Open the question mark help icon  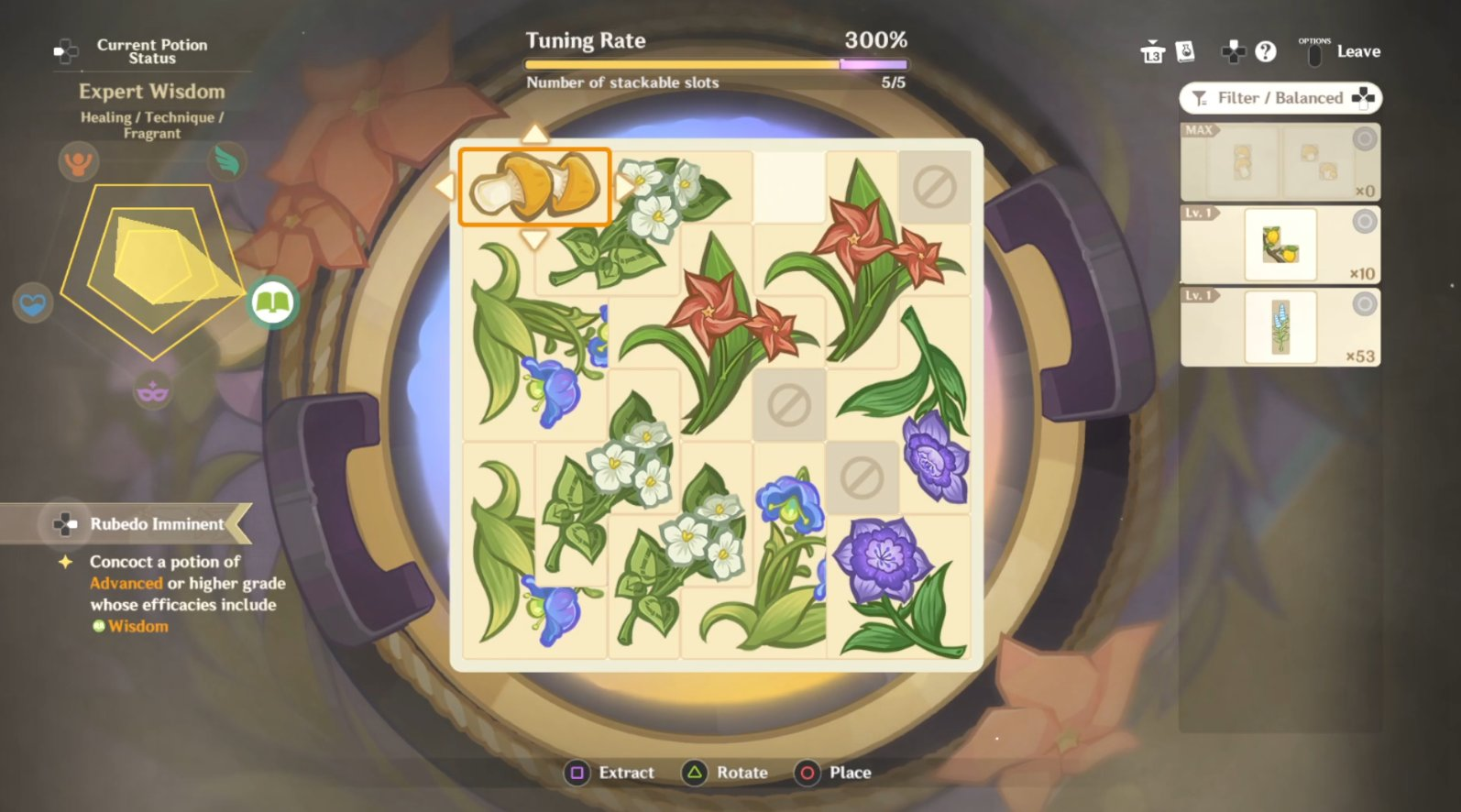point(1266,52)
